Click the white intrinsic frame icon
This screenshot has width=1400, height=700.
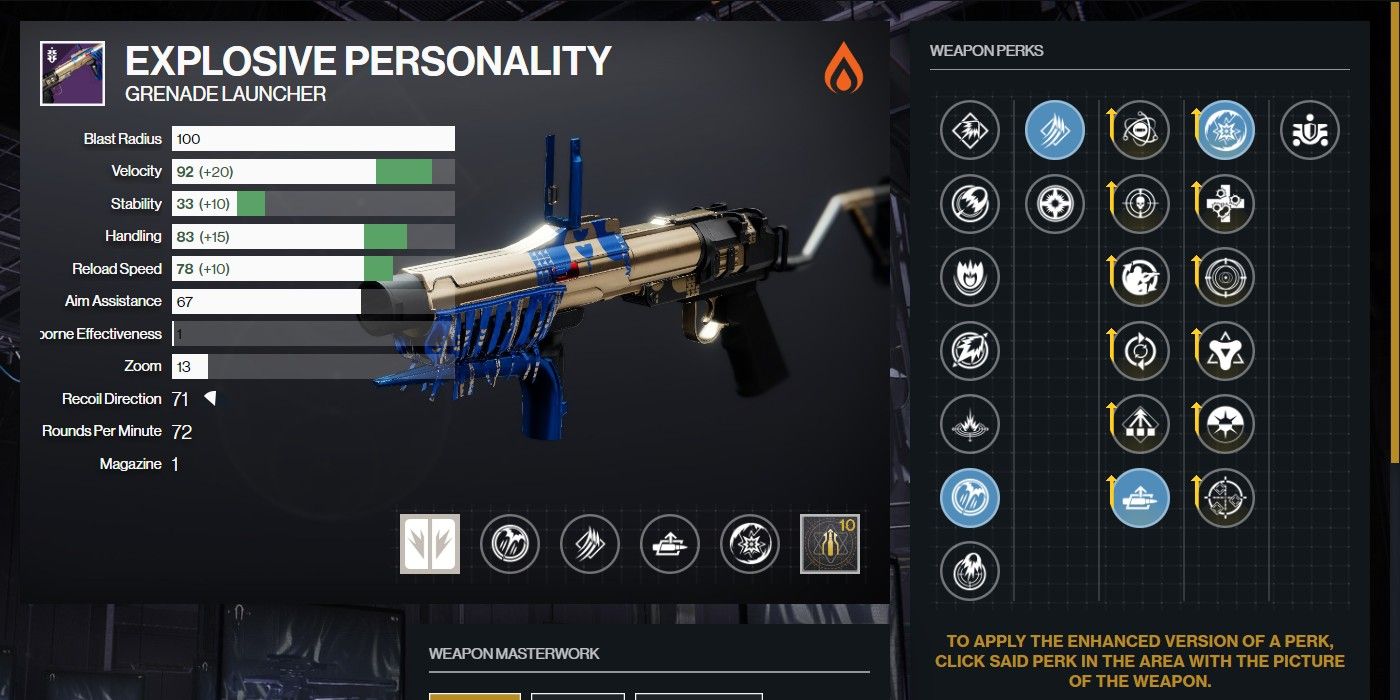(430, 544)
